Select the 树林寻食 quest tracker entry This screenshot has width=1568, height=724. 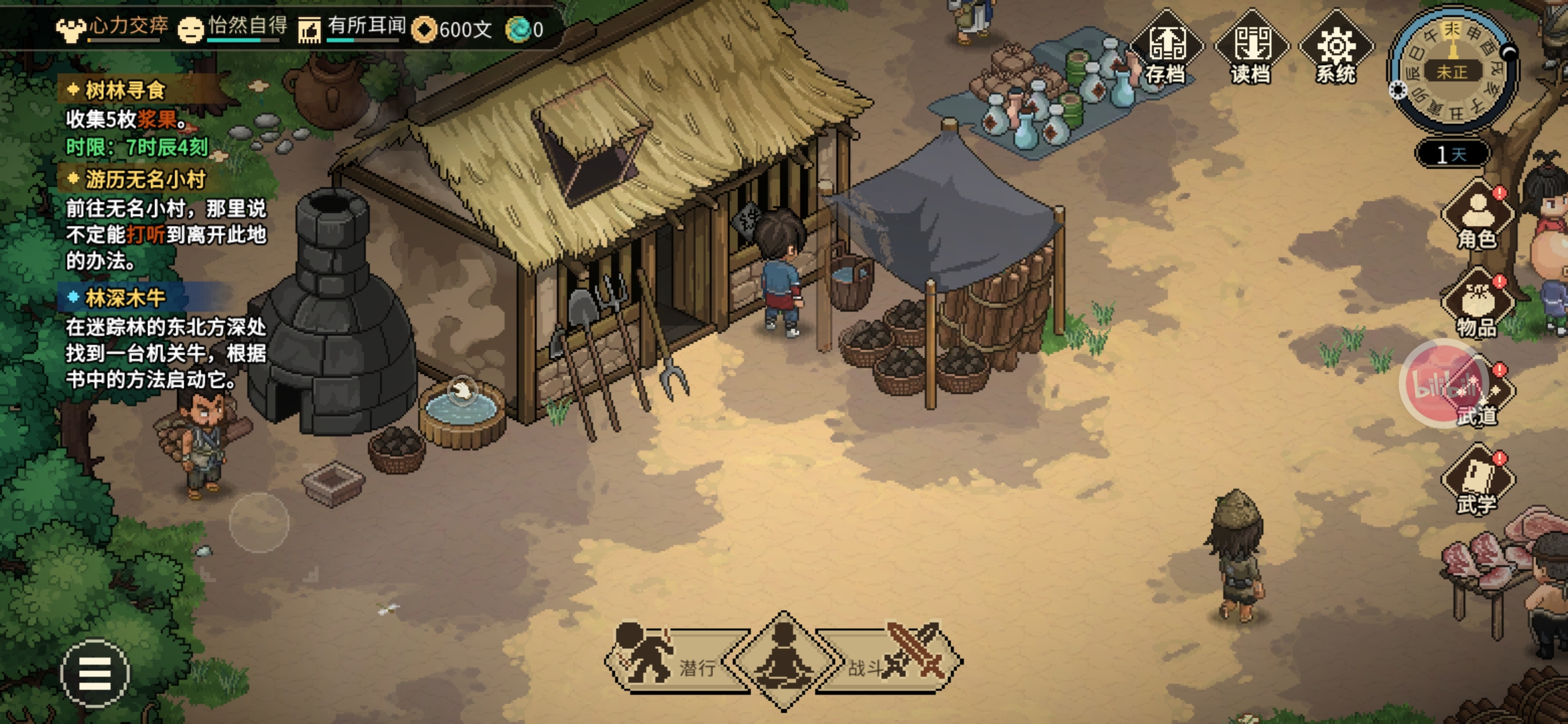125,90
